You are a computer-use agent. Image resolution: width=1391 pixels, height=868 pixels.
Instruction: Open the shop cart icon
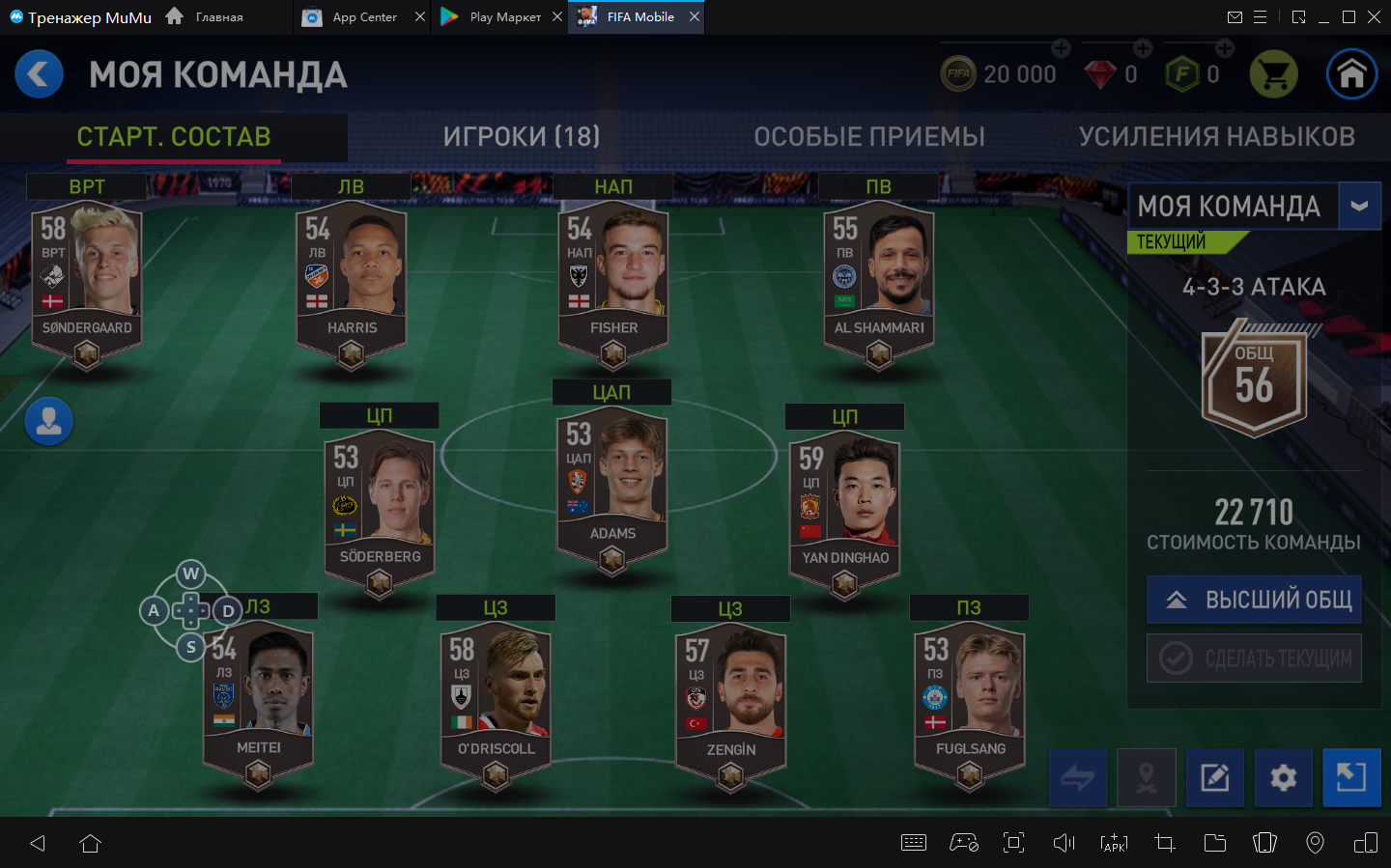[x=1273, y=74]
